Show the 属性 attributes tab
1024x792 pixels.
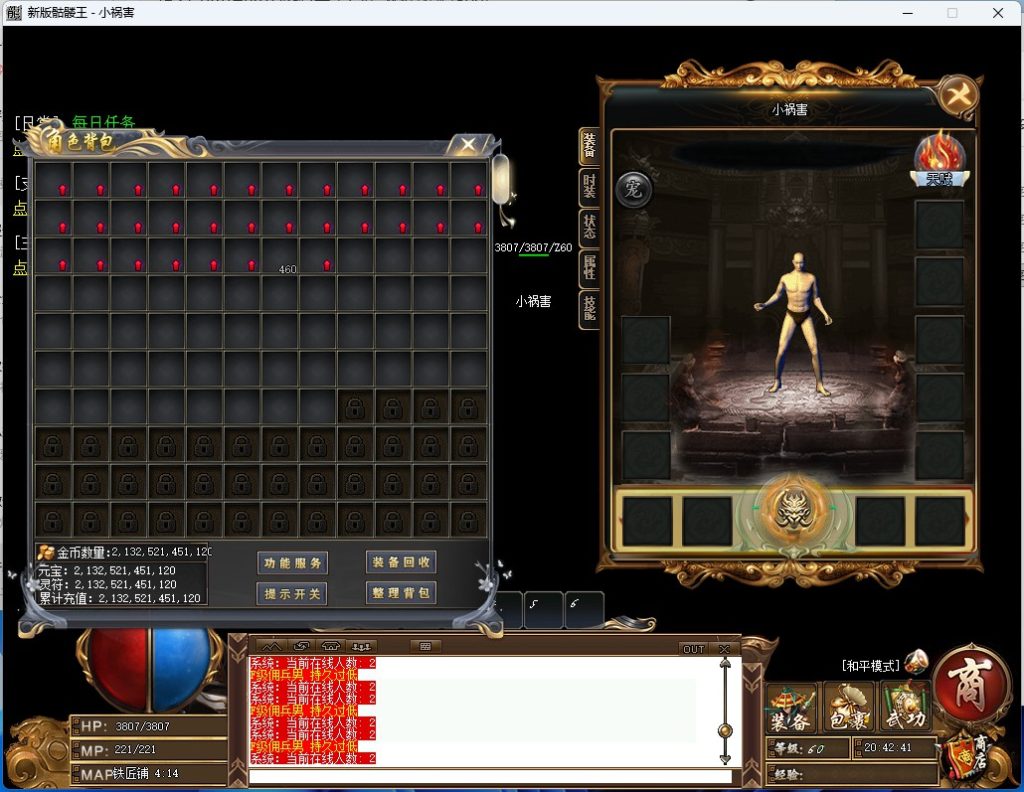click(x=589, y=268)
